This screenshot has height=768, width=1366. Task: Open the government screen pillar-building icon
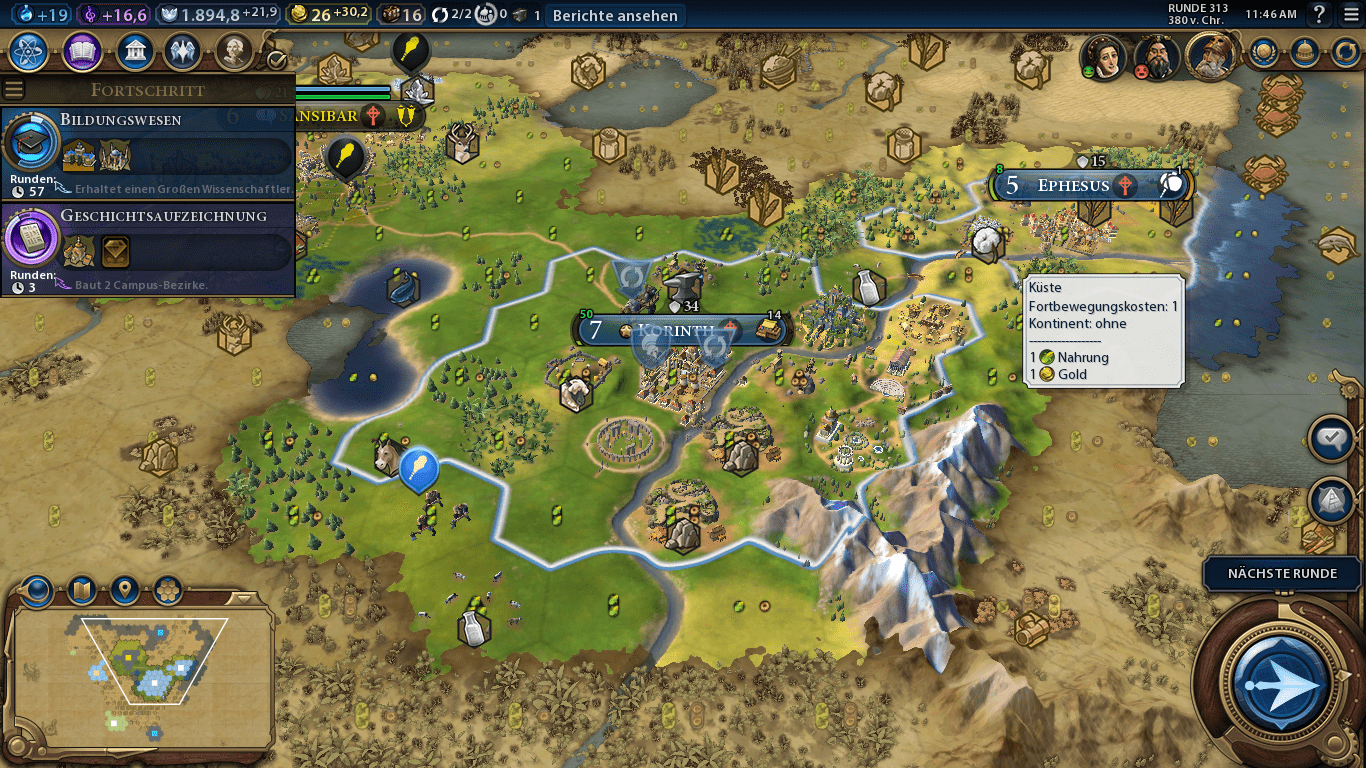tap(134, 50)
